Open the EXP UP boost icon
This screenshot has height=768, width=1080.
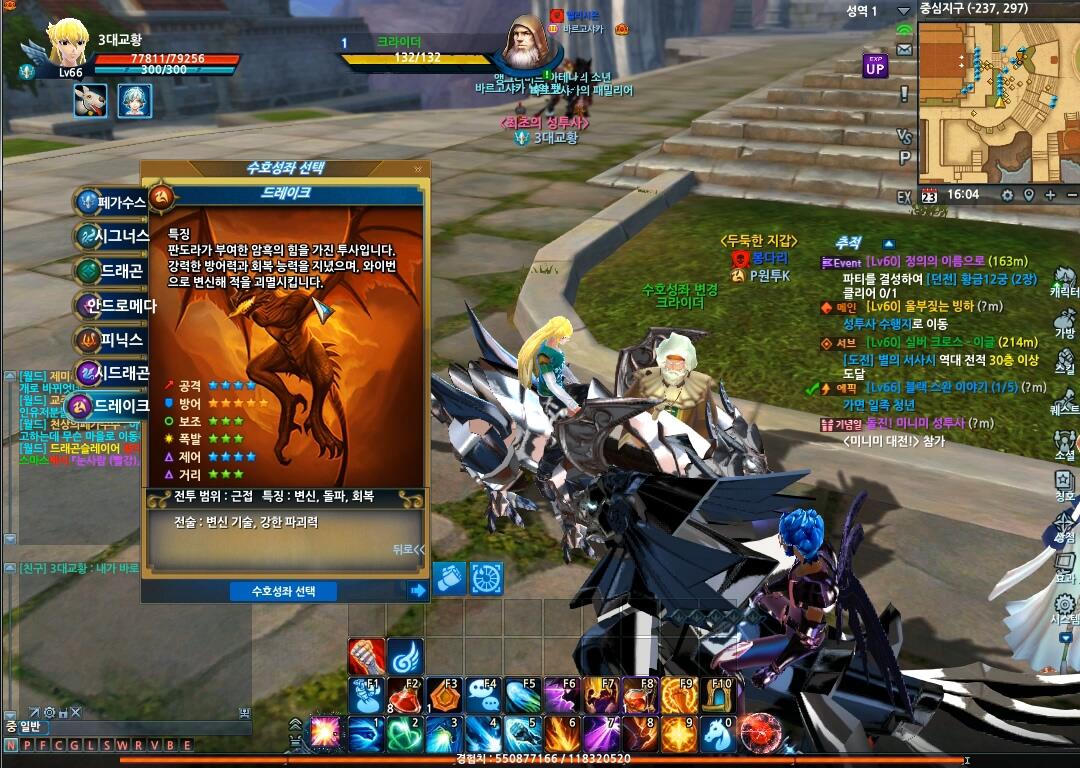click(875, 66)
